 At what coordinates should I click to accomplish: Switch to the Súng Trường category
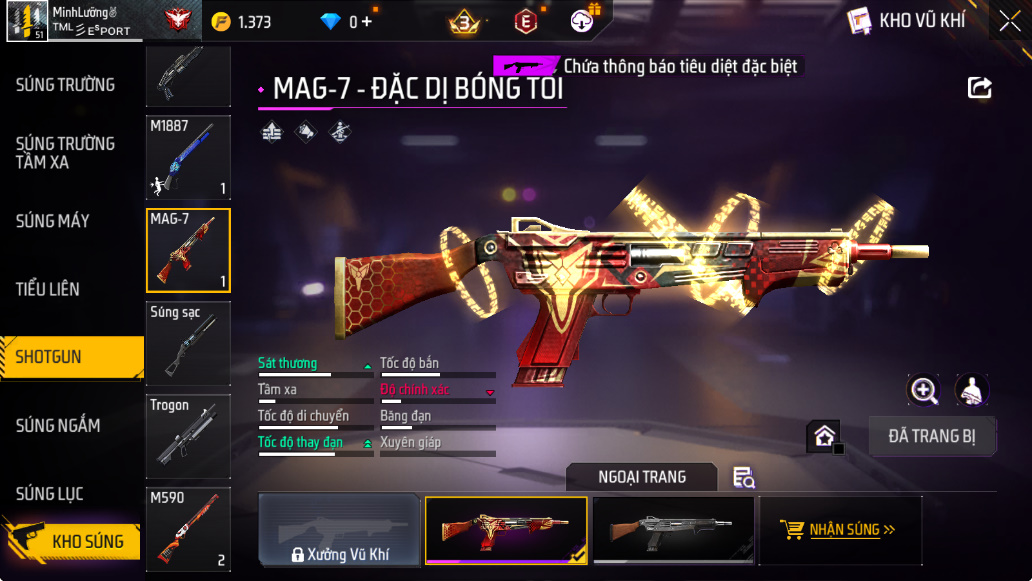tap(66, 85)
